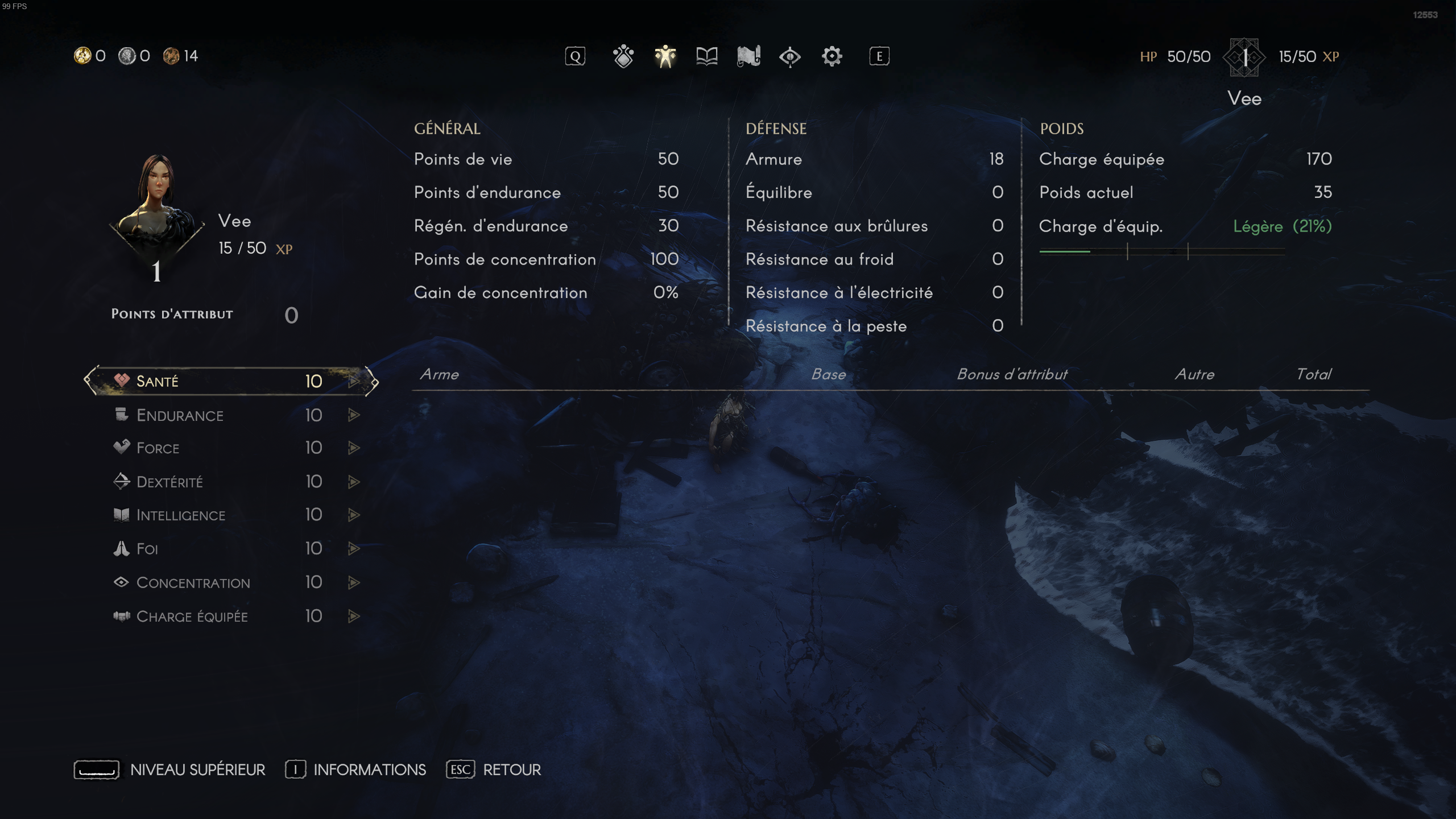Open the map icon in top toolbar
1456x819 pixels.
coord(749,56)
